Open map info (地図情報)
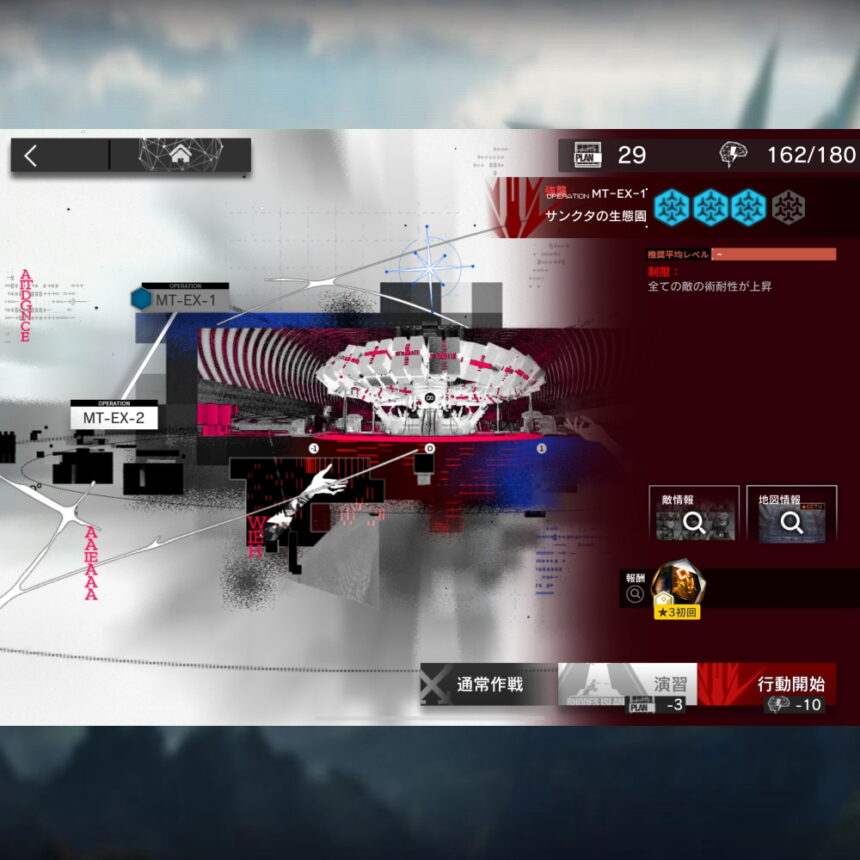Screen dimensions: 860x860 tap(791, 514)
